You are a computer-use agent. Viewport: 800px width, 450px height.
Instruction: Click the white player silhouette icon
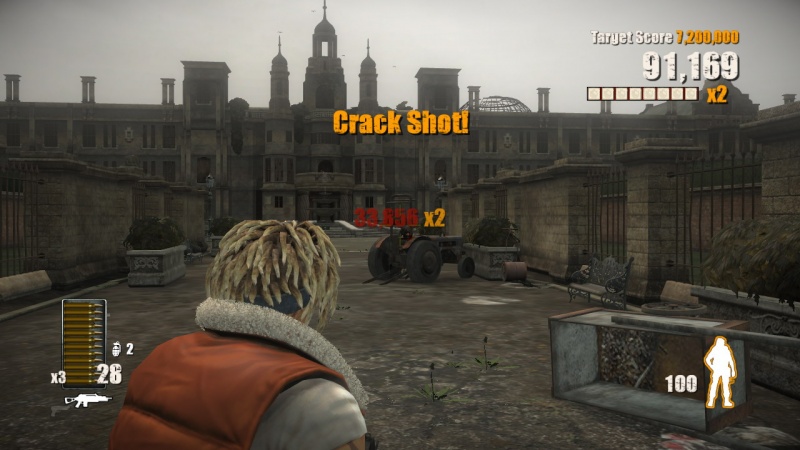pos(719,373)
